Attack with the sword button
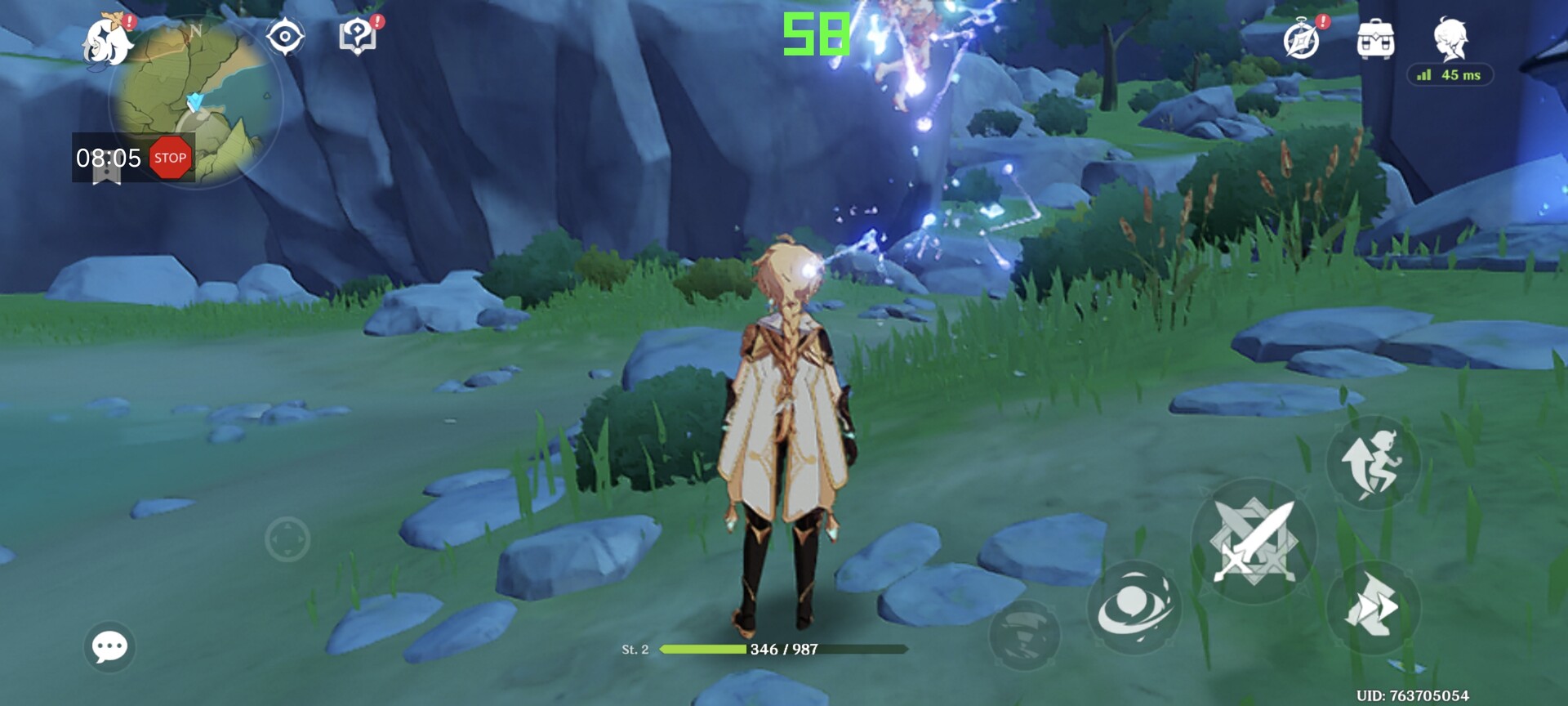The width and height of the screenshot is (1568, 706). pyautogui.click(x=1254, y=541)
